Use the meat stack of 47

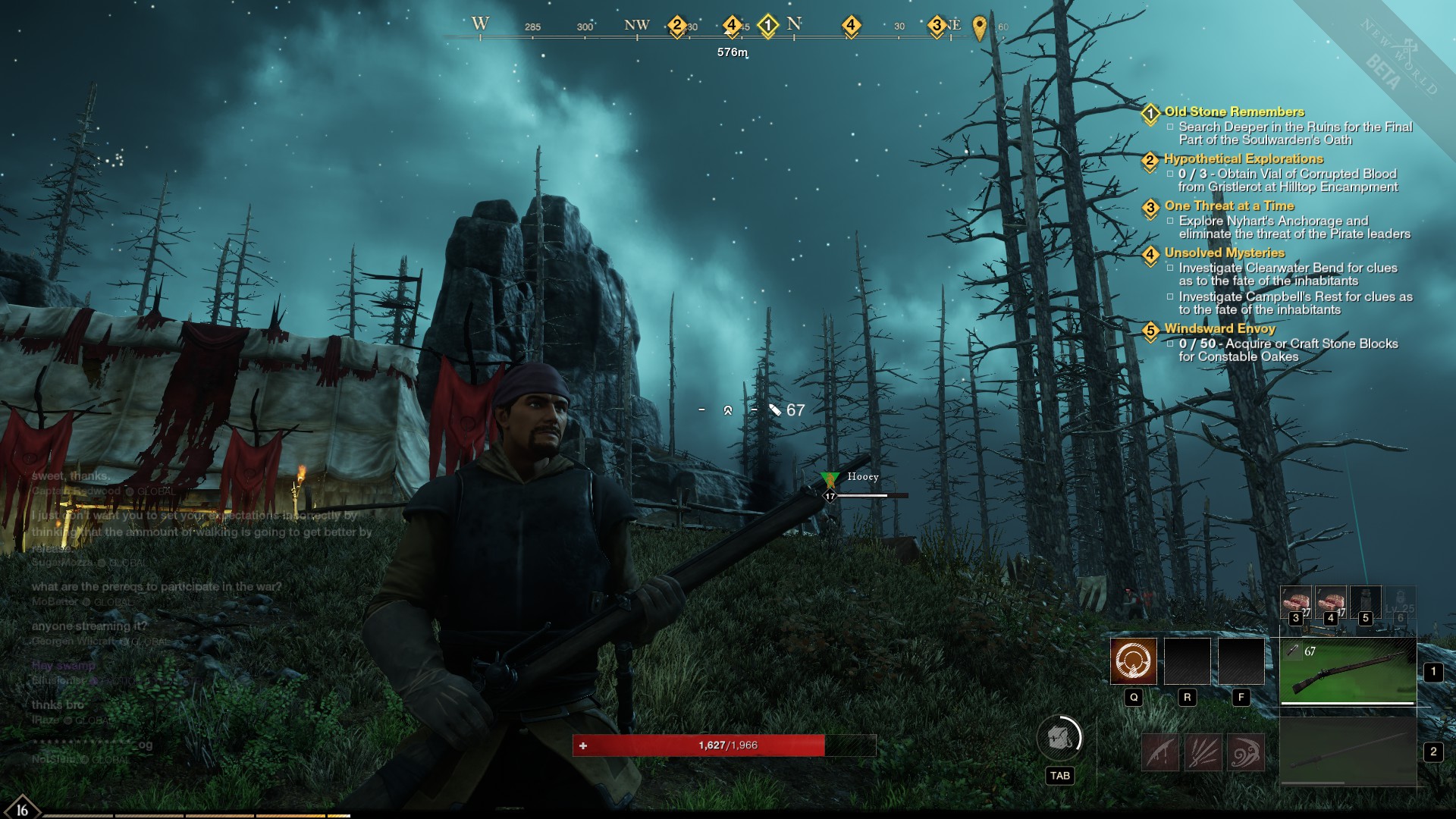pos(1330,602)
